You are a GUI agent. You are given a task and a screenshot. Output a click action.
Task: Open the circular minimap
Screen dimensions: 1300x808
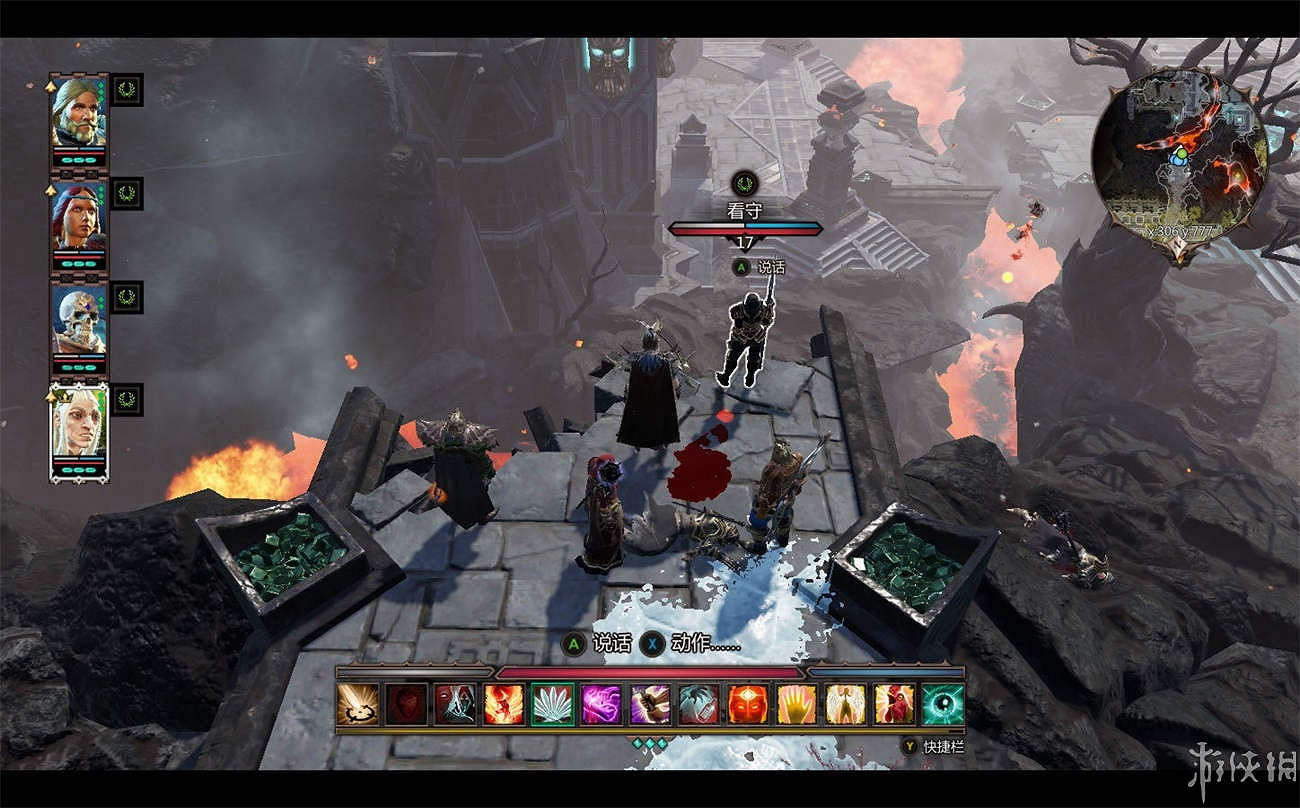tap(1180, 152)
